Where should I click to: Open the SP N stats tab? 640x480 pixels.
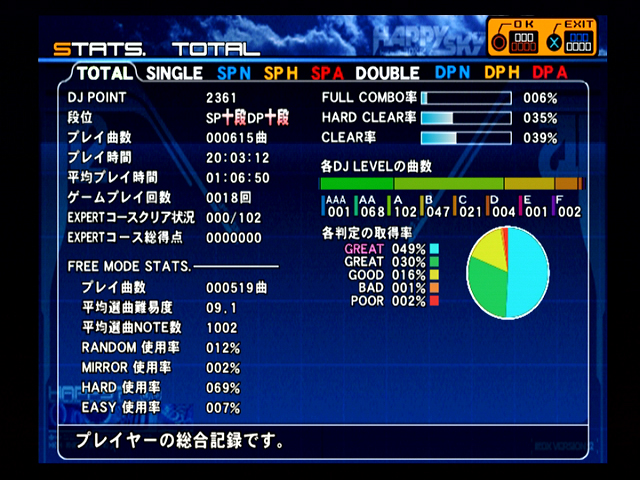pos(234,73)
